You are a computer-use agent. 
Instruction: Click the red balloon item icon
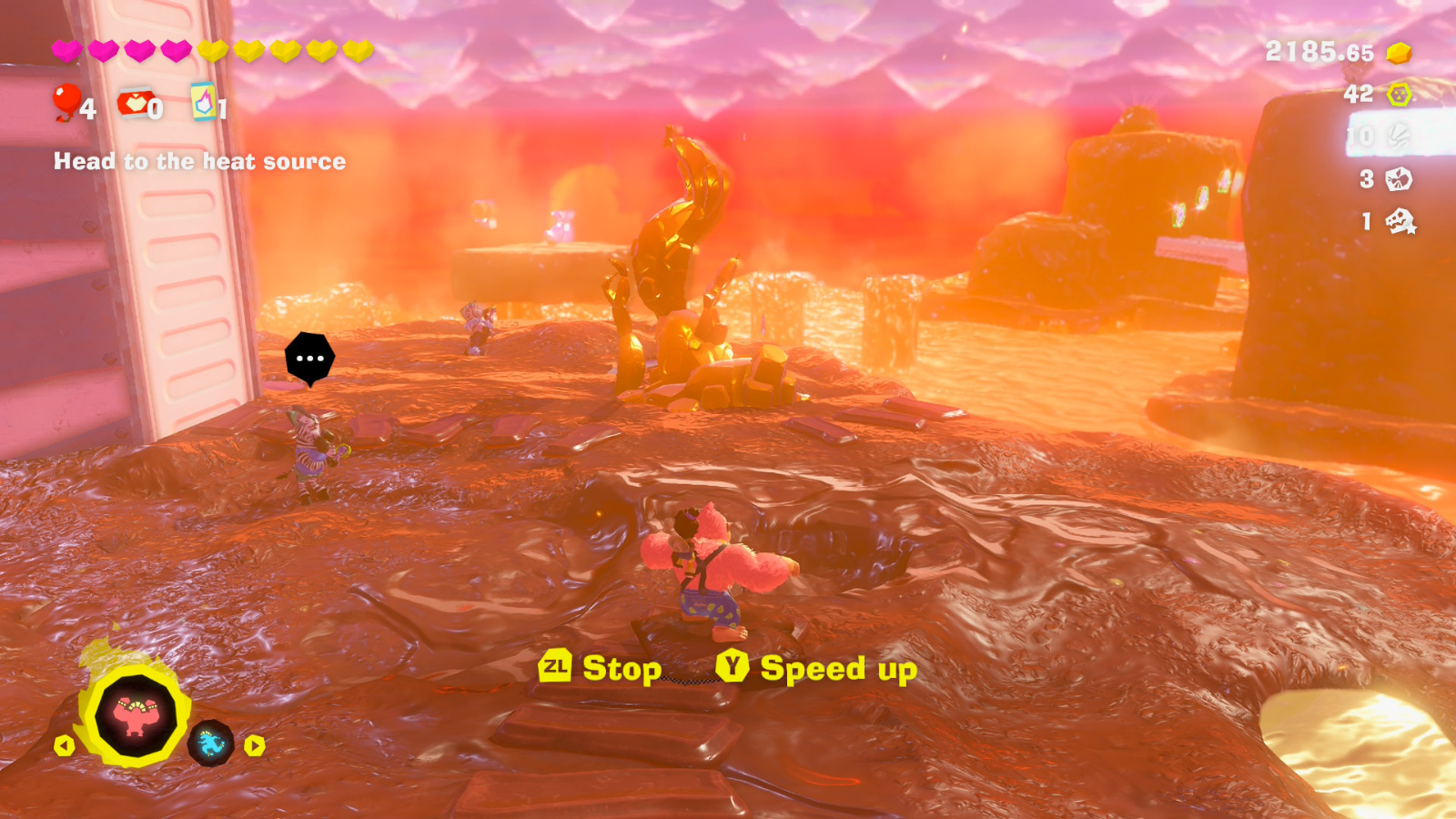point(66,102)
